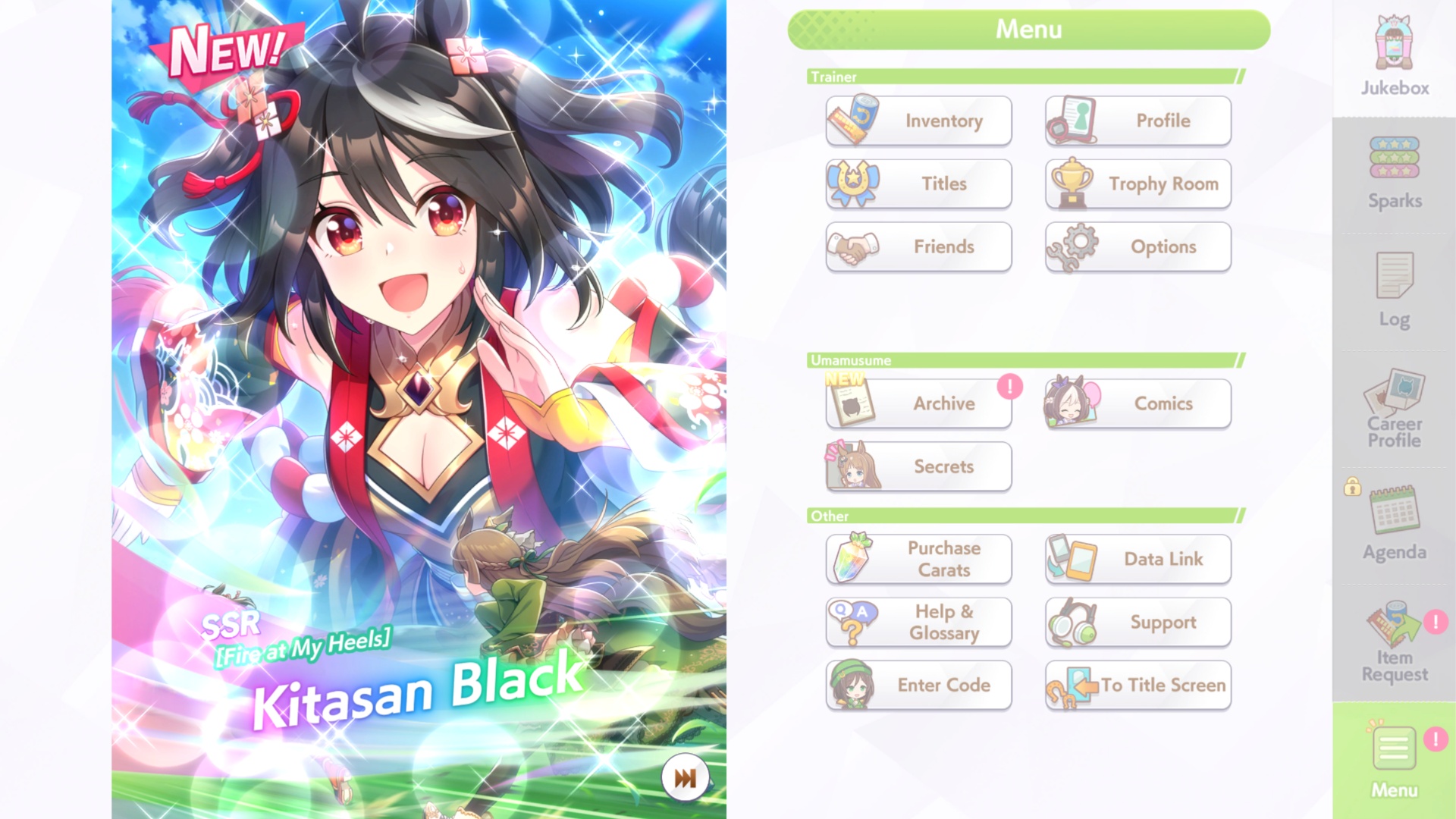View your Trainer Profile

click(1137, 121)
